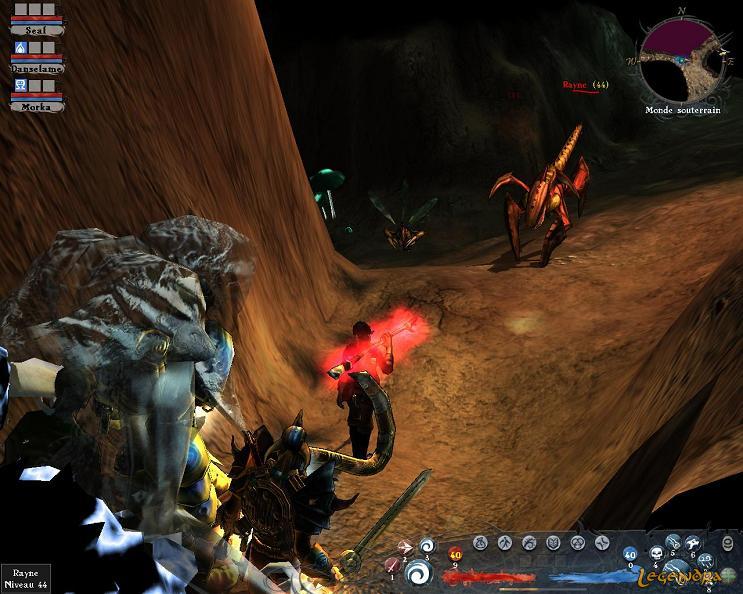Select party member Danselame
743x594 pixels.
point(36,68)
